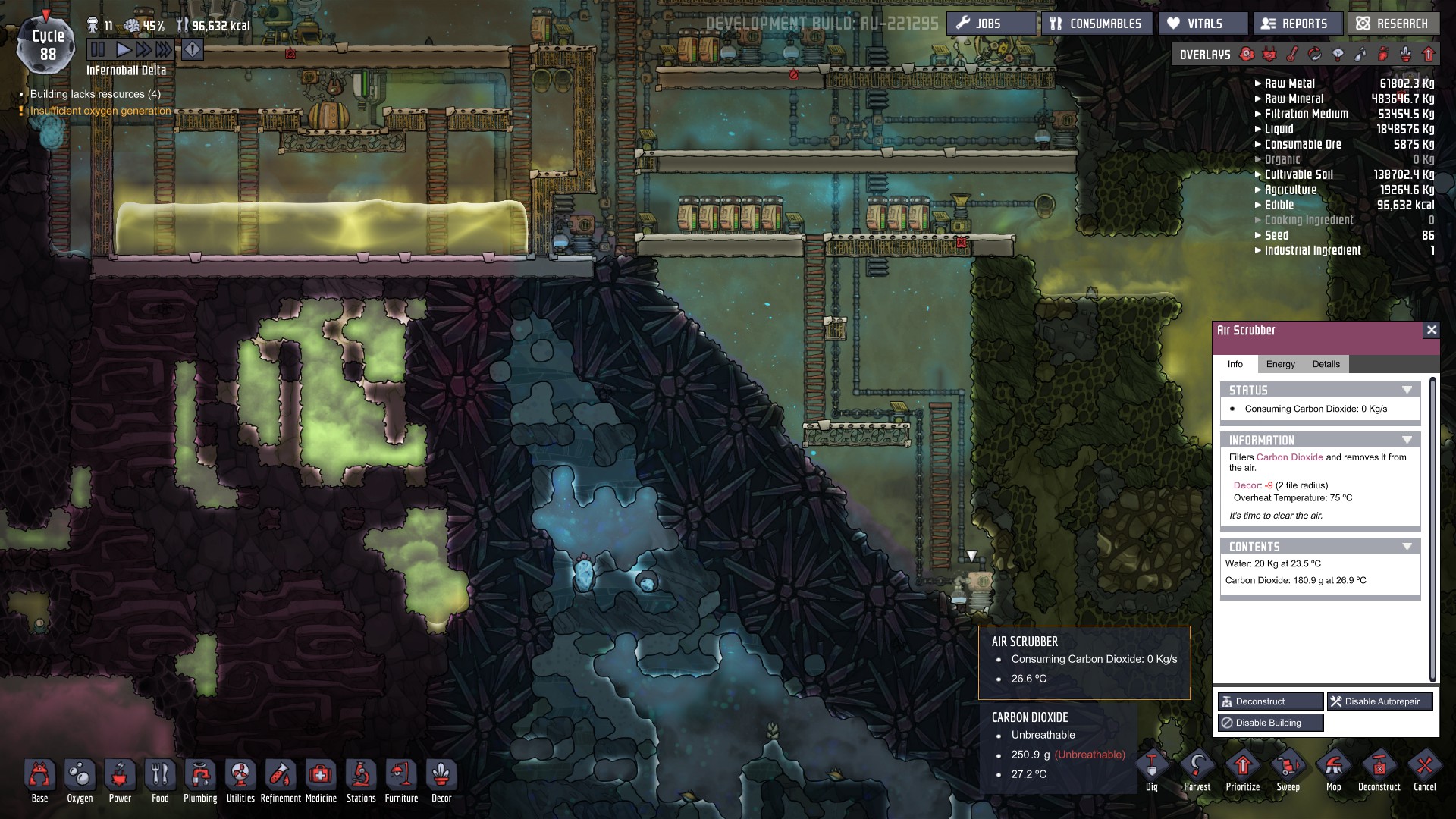Close the Air Scrubber panel
The width and height of the screenshot is (1456, 819).
[1431, 330]
